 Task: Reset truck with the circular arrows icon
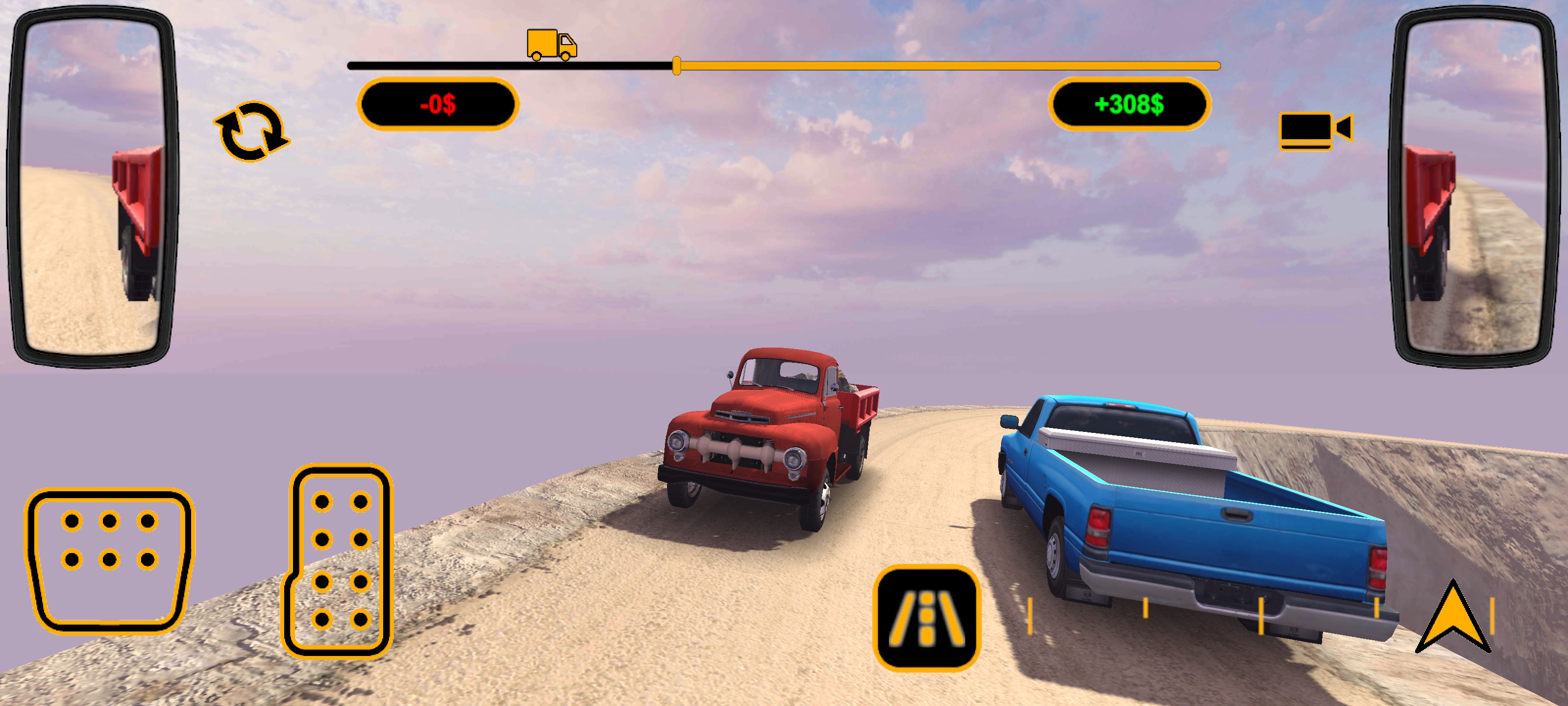[x=251, y=131]
